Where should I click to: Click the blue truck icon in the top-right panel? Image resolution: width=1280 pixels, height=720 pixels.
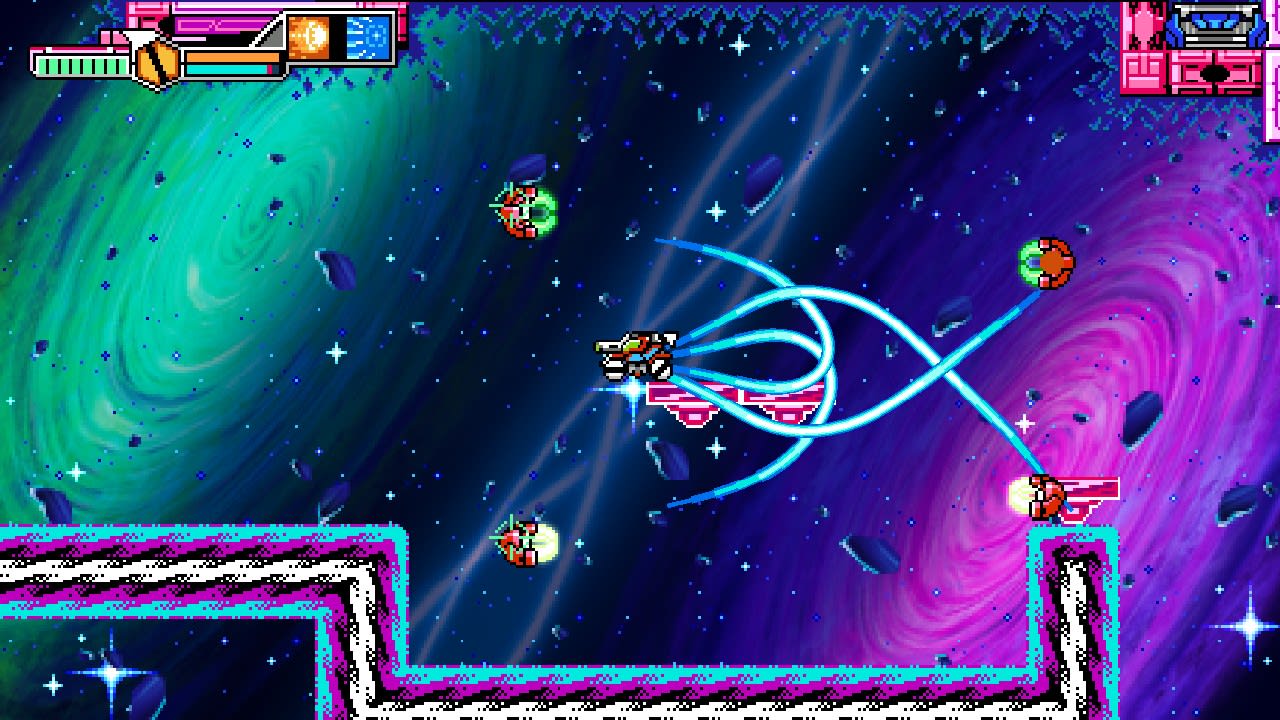pyautogui.click(x=1216, y=25)
